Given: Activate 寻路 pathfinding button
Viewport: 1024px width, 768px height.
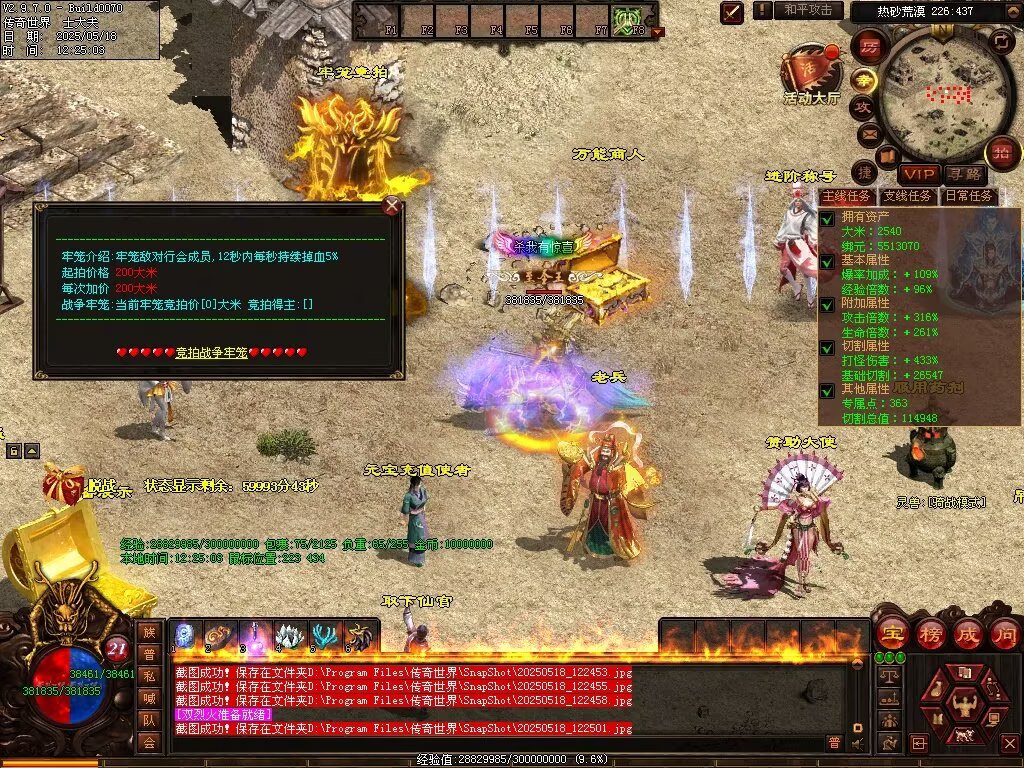Looking at the screenshot, I should [x=965, y=174].
